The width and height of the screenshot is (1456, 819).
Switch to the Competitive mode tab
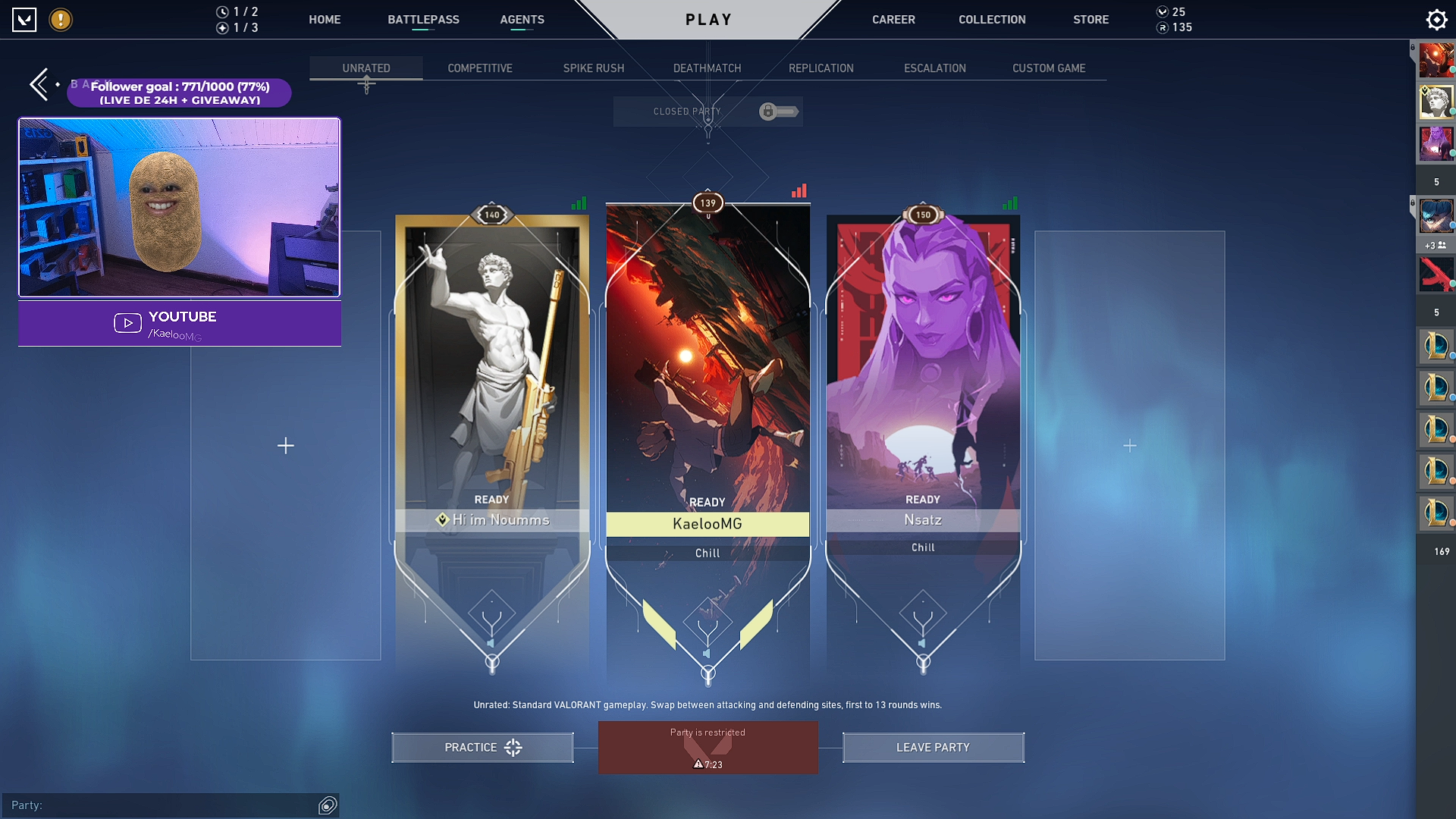480,68
